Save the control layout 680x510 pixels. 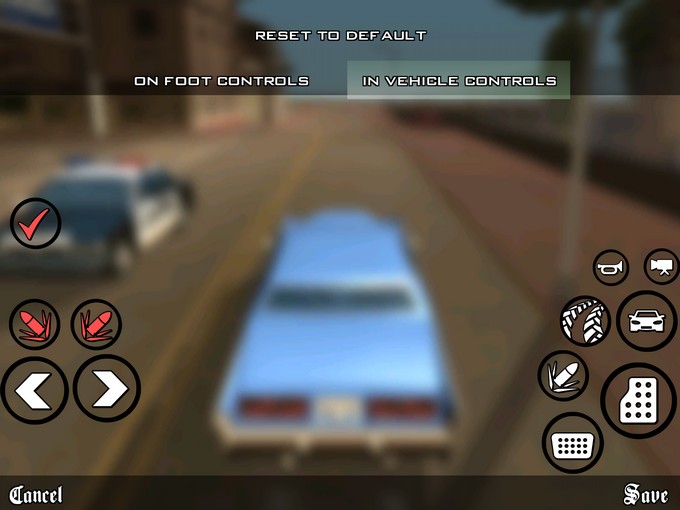click(645, 494)
